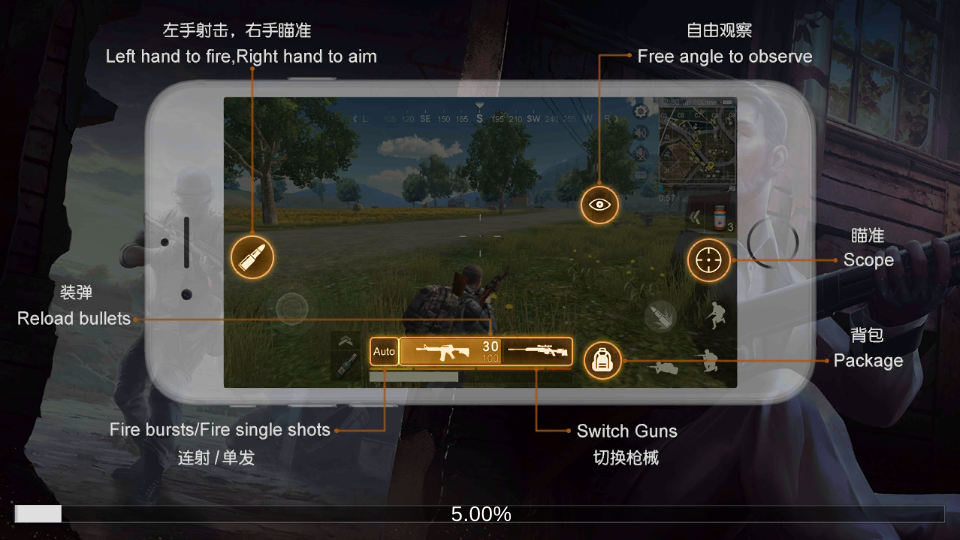This screenshot has width=960, height=540.
Task: Use the medicine bottle healing item
Action: (x=719, y=217)
